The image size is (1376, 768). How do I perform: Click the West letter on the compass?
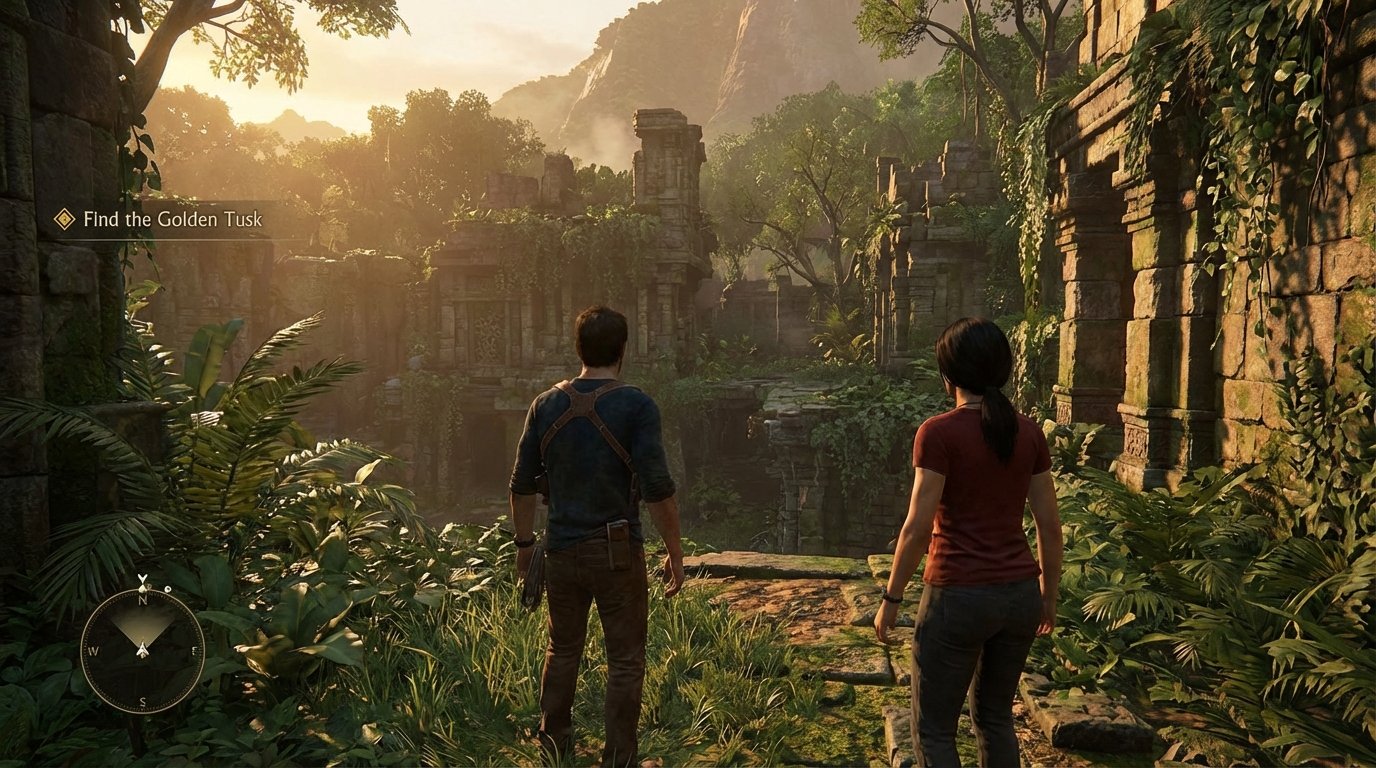(x=94, y=652)
